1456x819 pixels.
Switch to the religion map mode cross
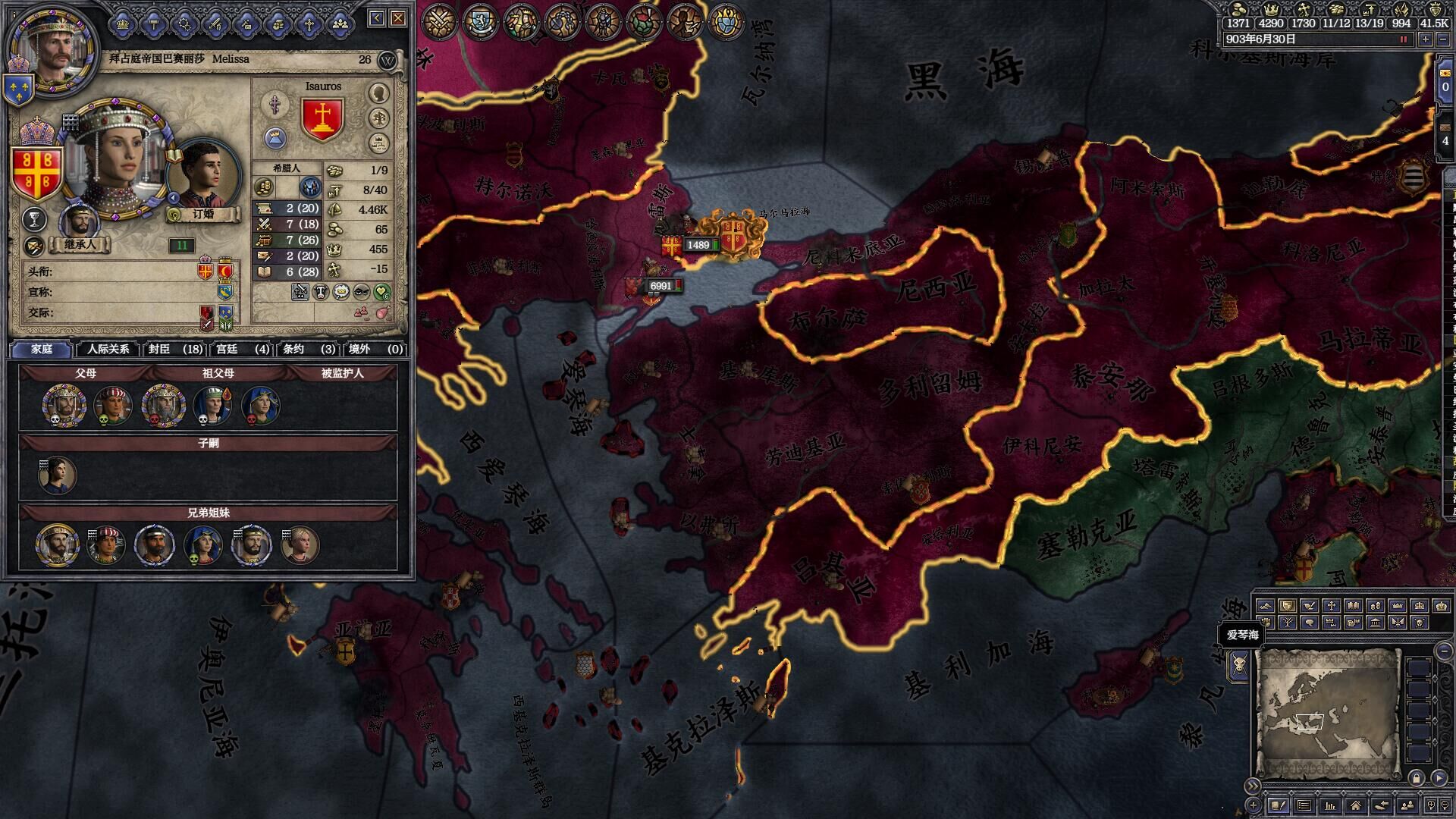coord(1332,606)
